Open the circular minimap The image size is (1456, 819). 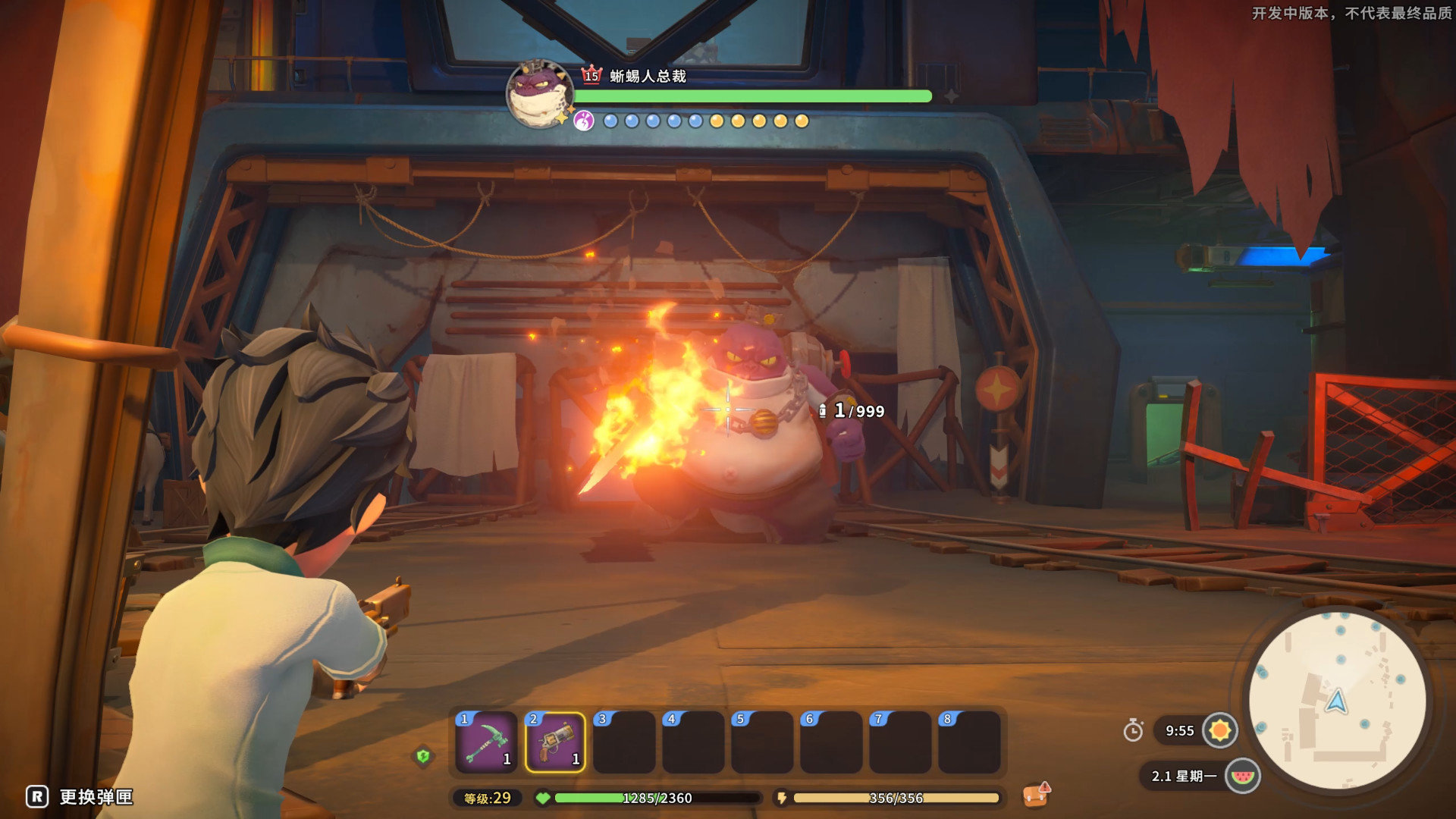click(1337, 701)
